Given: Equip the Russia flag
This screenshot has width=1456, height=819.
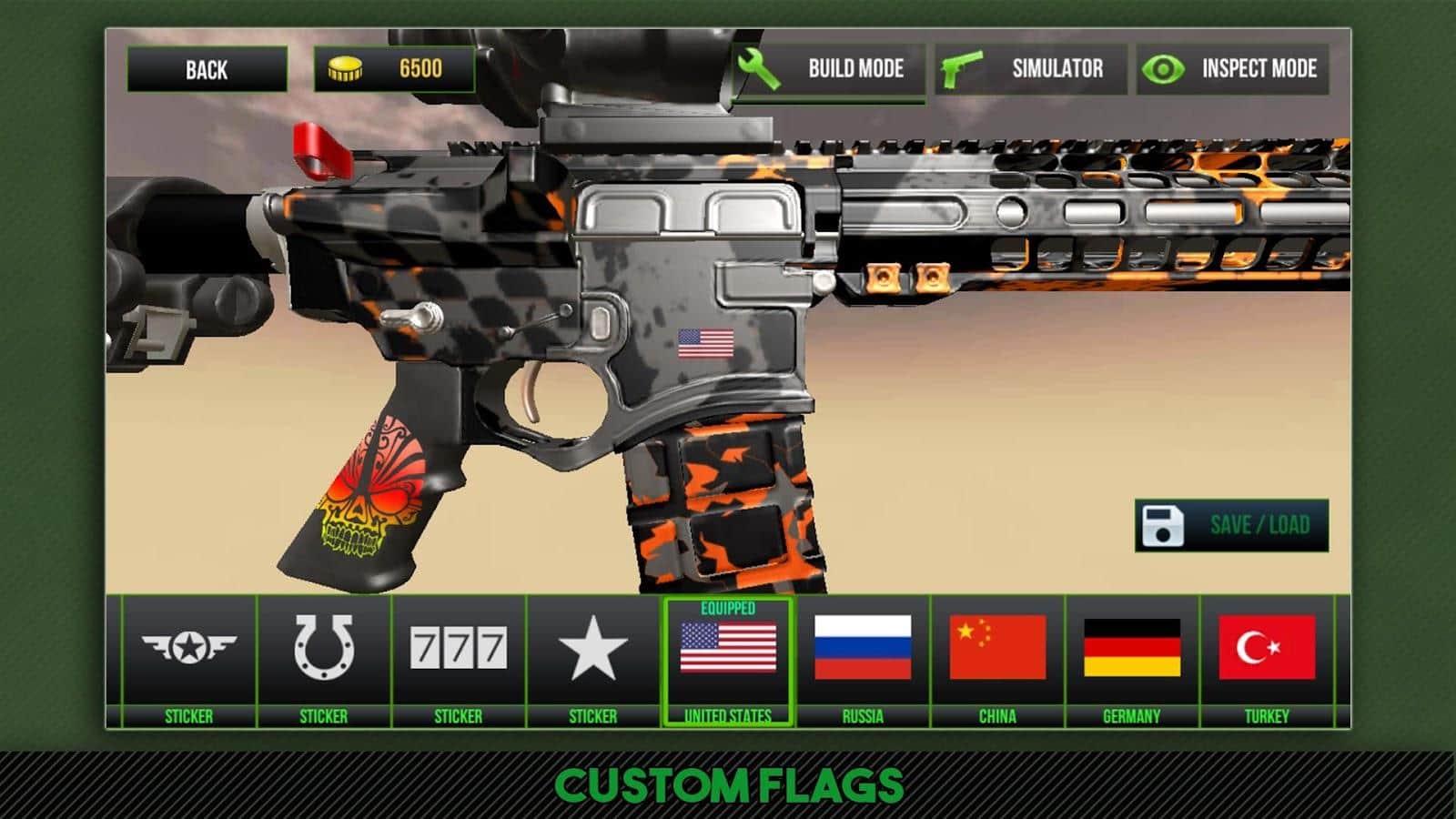Looking at the screenshot, I should coord(865,648).
